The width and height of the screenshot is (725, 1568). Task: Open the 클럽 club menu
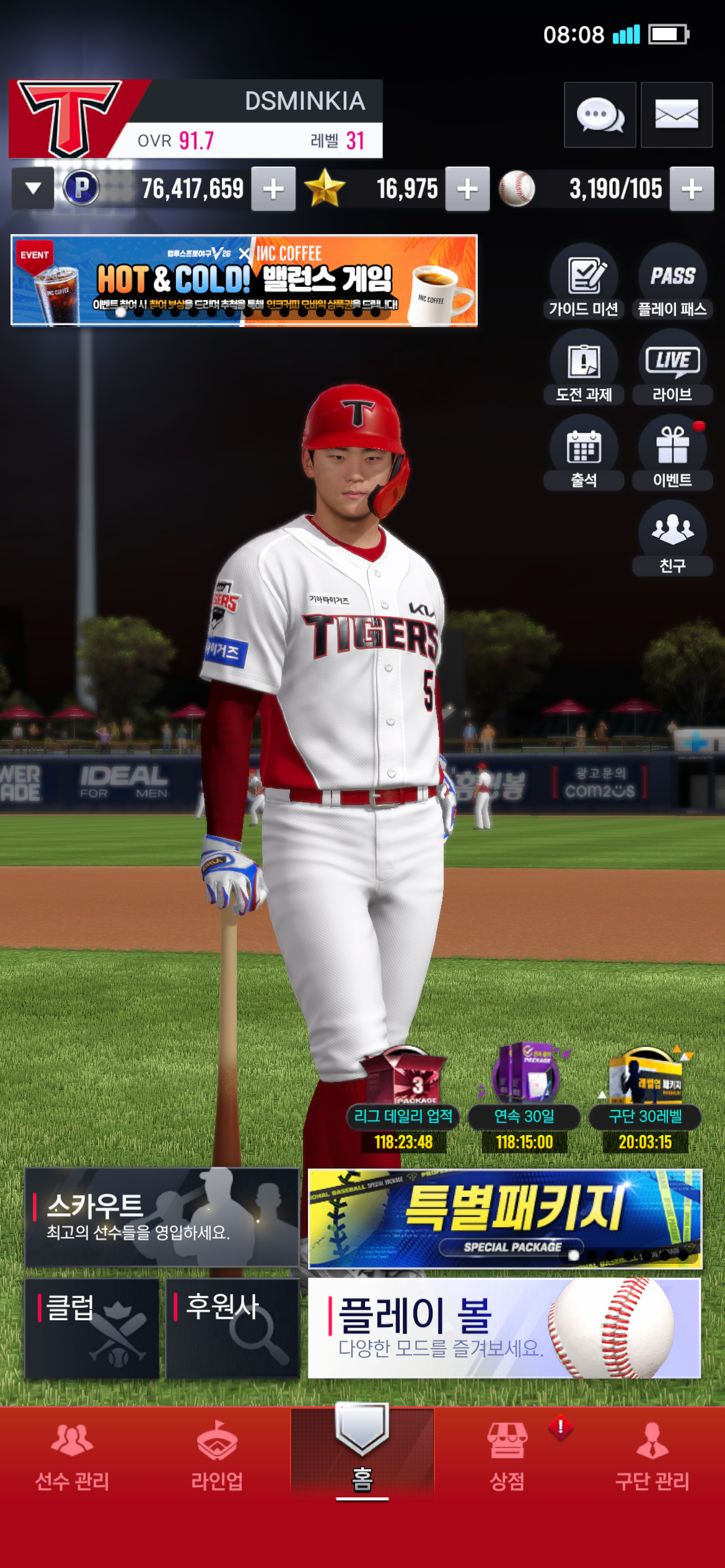[92, 1328]
